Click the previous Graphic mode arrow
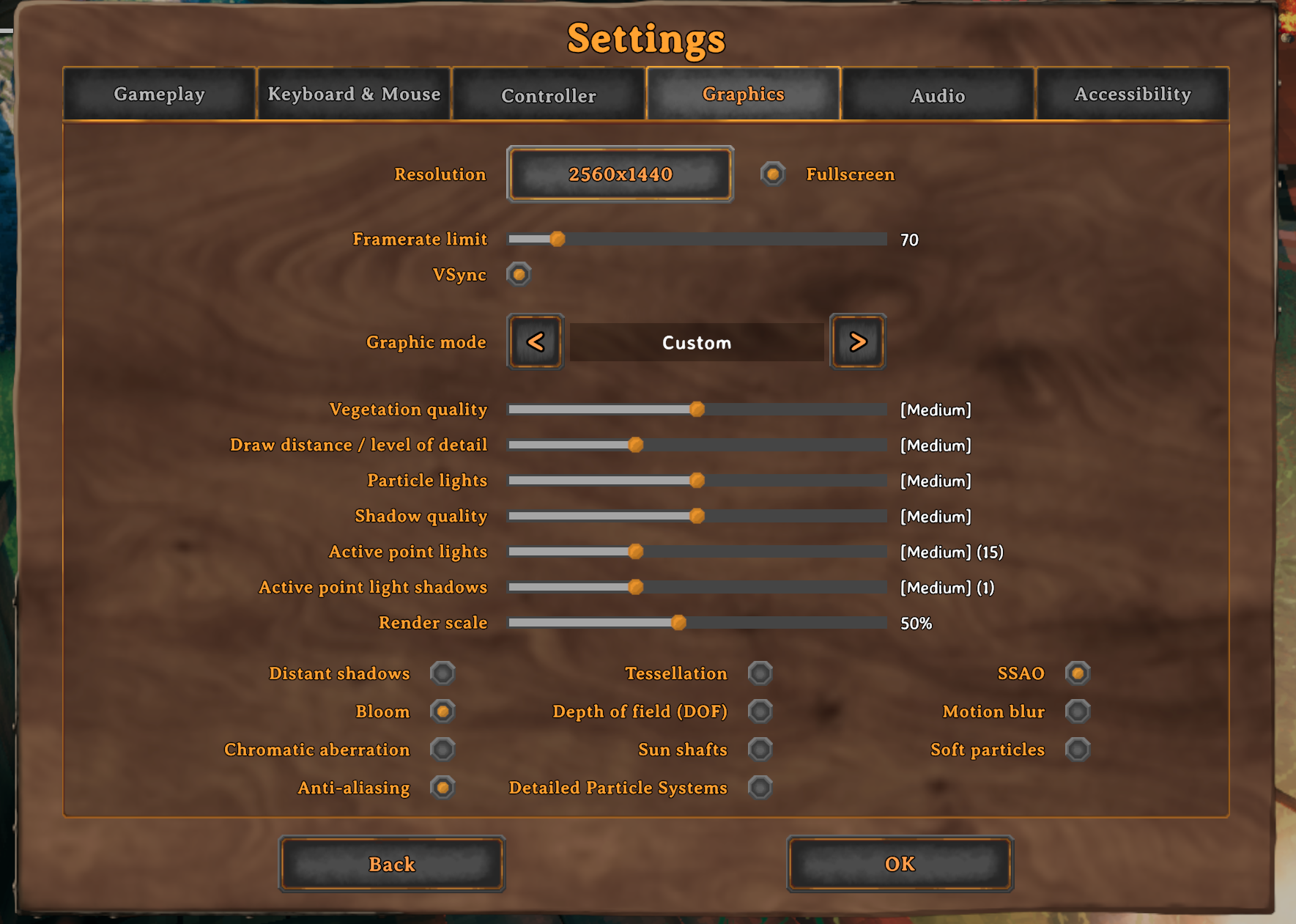Screen dimensions: 1296x924 [x=535, y=341]
